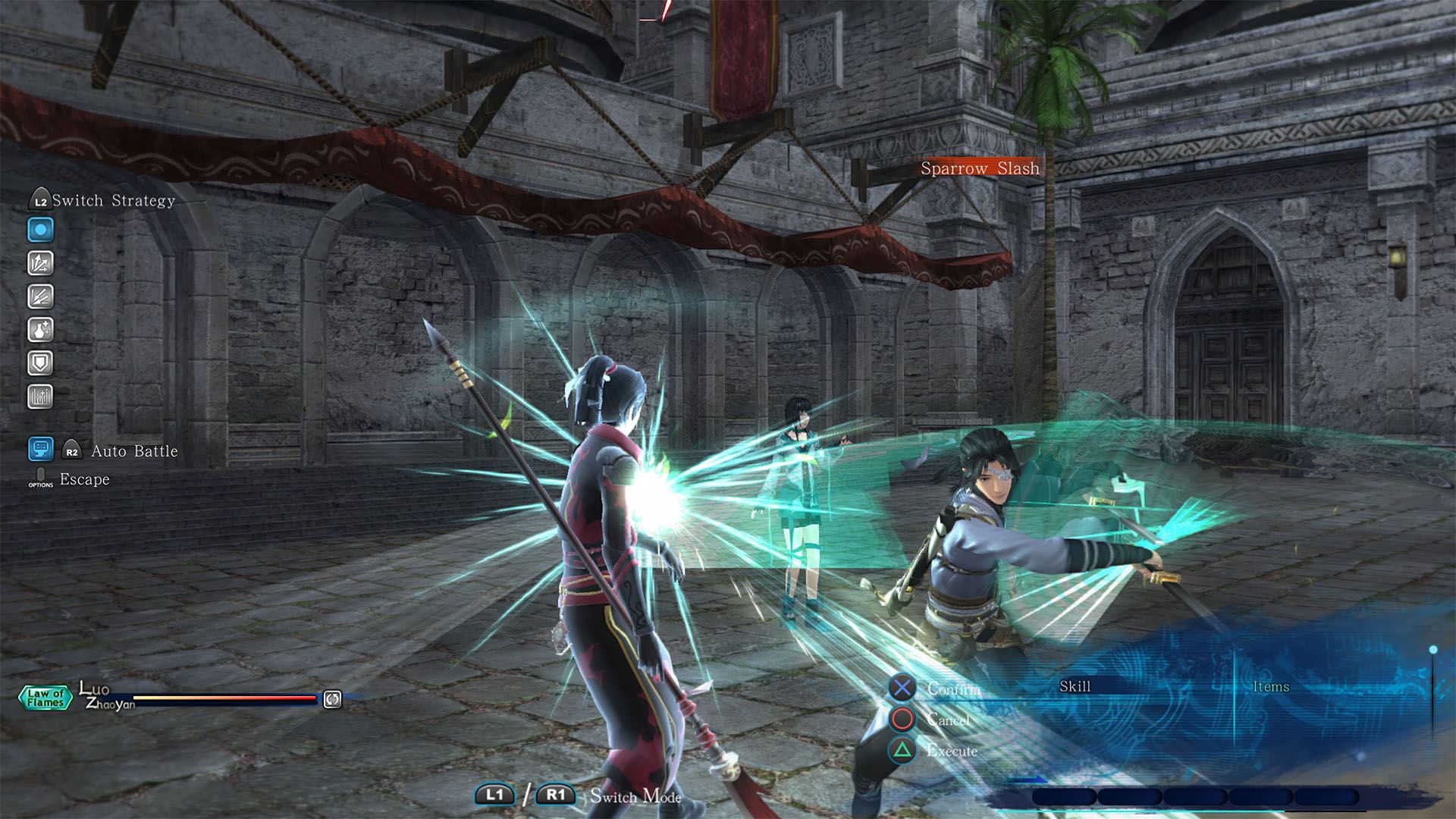Open the Items command menu
Screen dimensions: 1456x819
click(1271, 687)
